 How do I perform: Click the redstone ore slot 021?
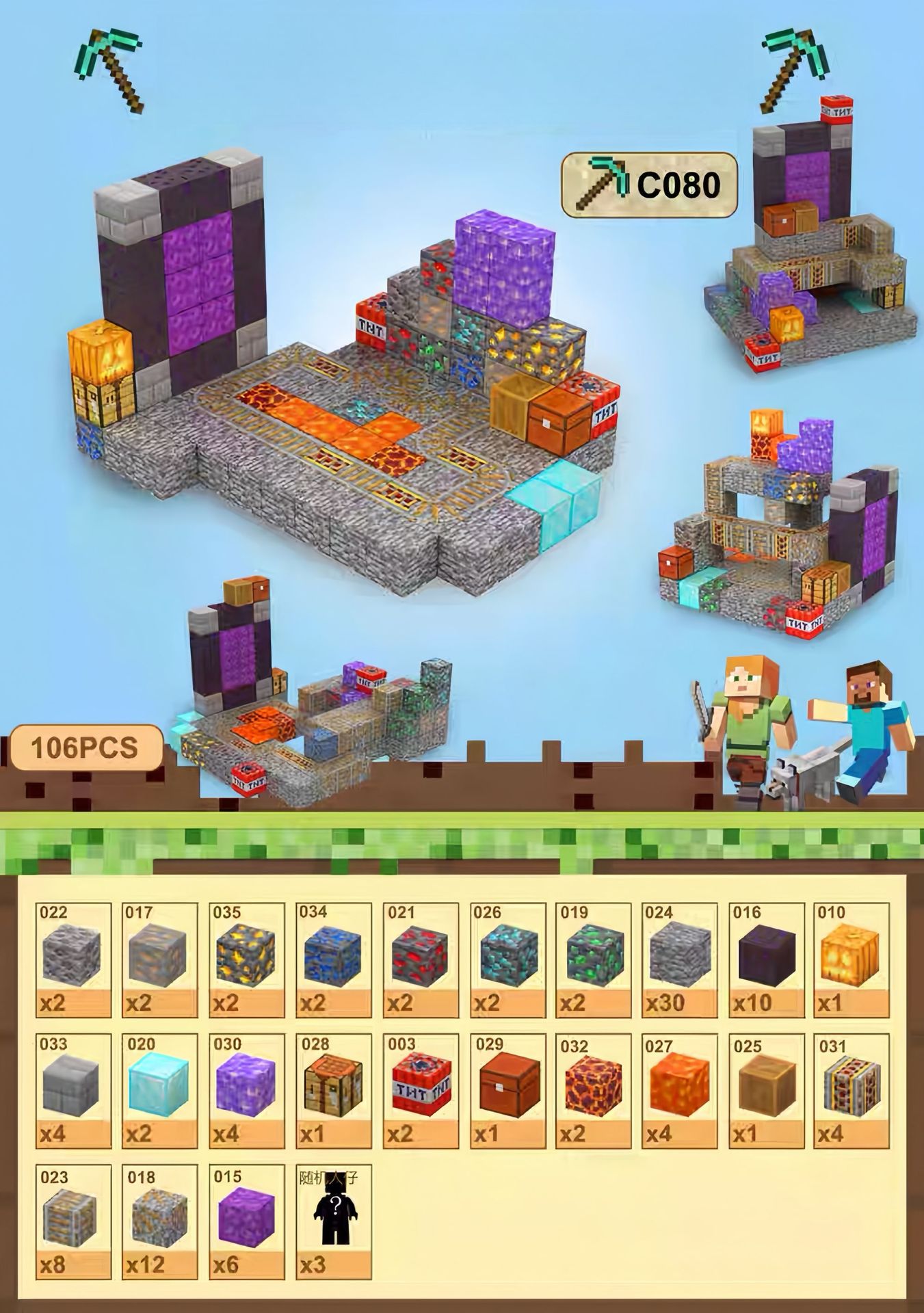pyautogui.click(x=420, y=958)
